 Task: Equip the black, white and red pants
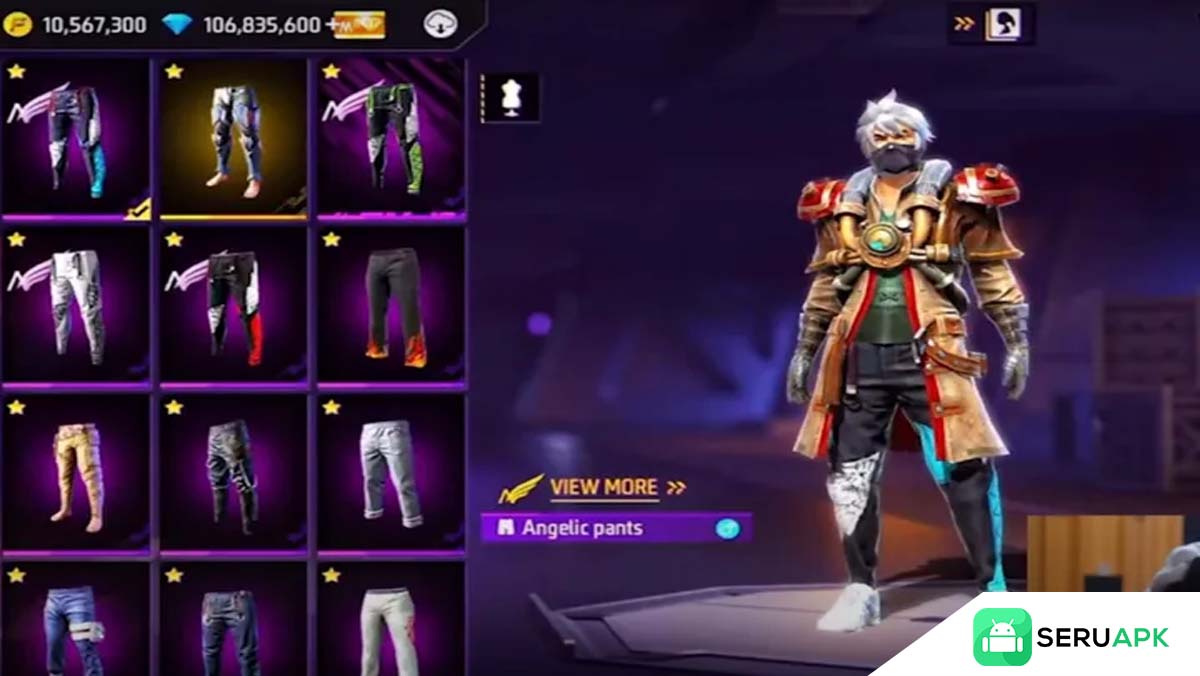pos(234,306)
